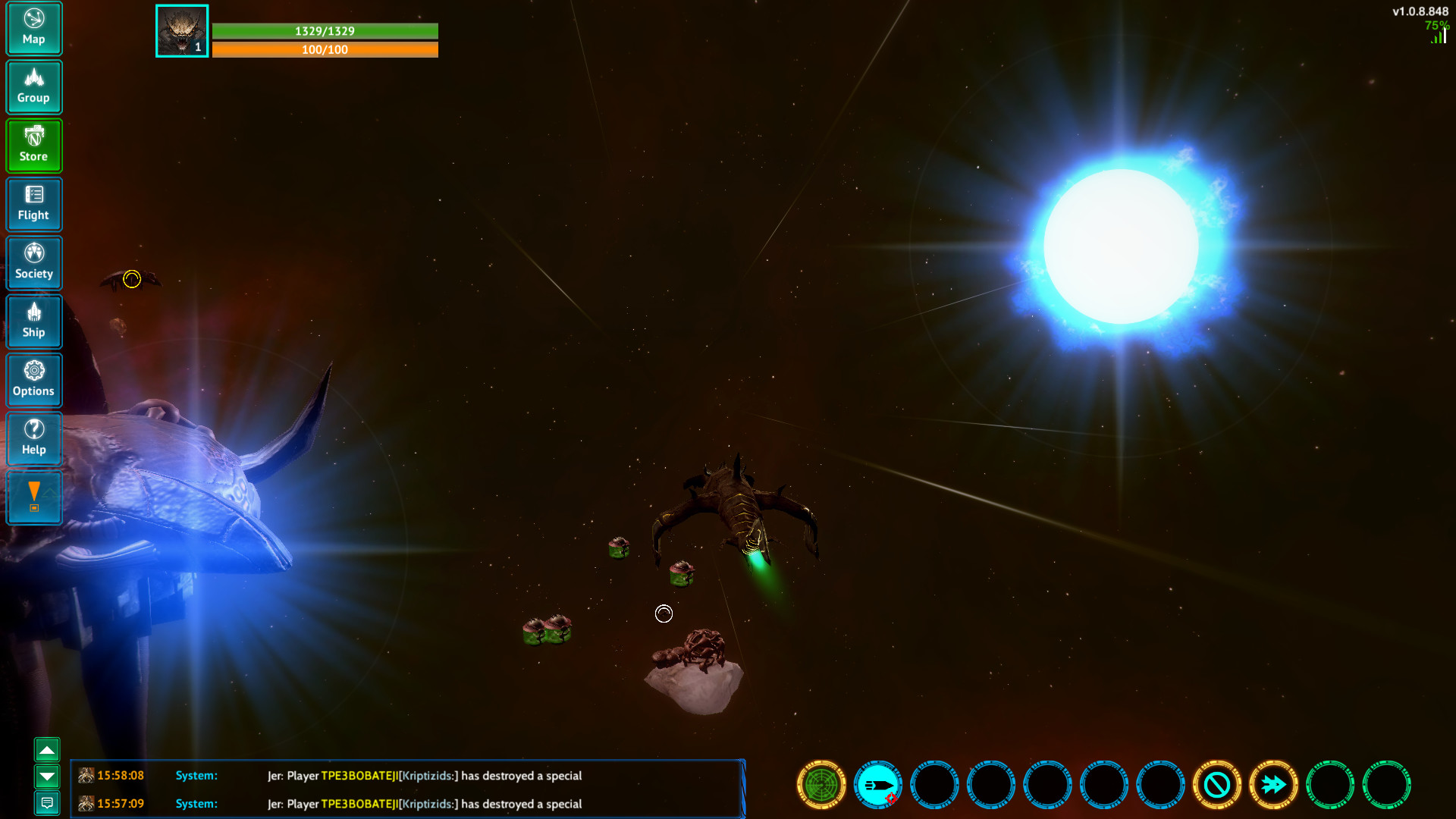Activate the missile attack ability
The height and width of the screenshot is (819, 1456).
pyautogui.click(x=877, y=785)
